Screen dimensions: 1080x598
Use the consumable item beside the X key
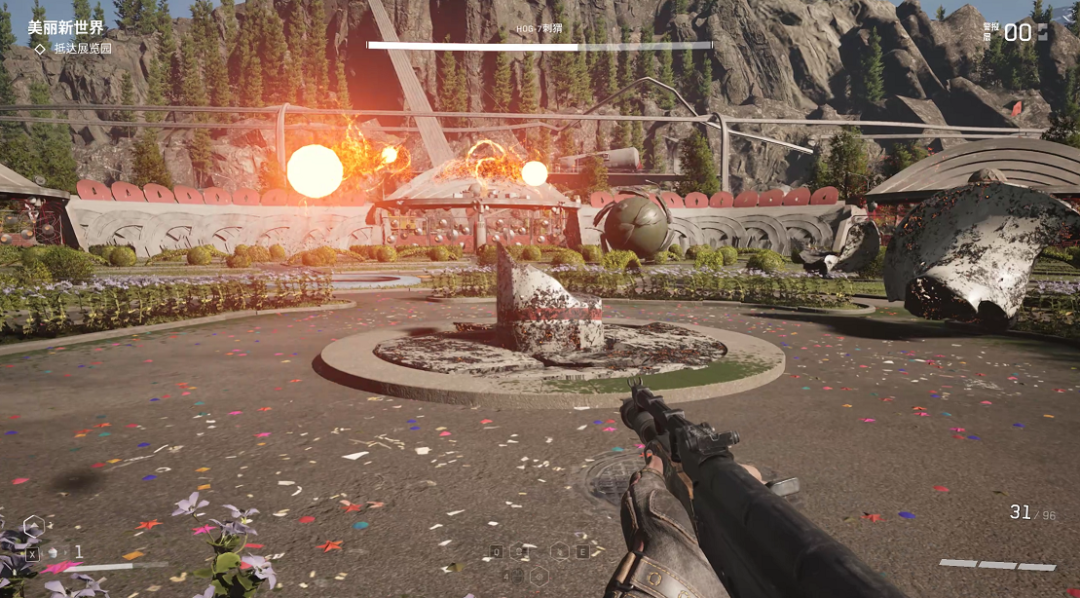click(53, 552)
